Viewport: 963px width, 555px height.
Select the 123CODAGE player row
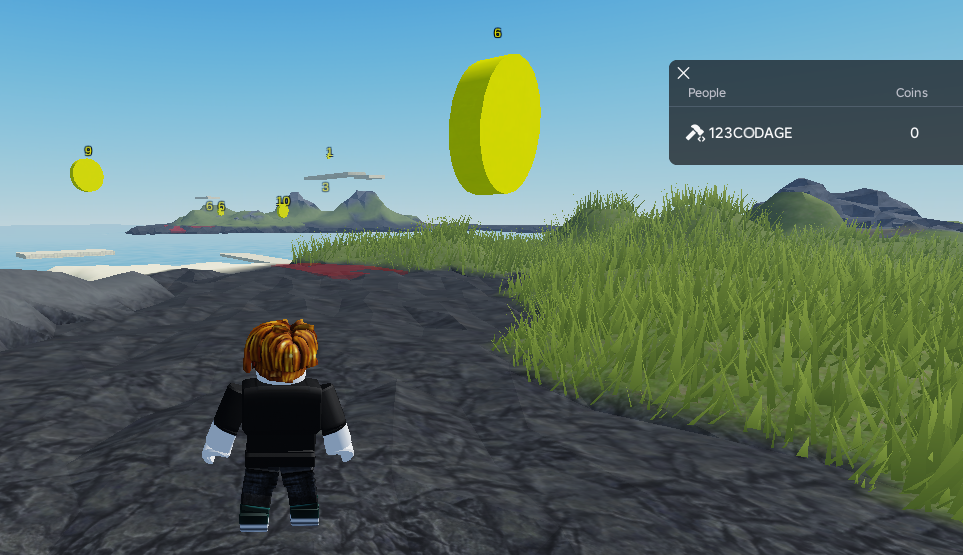pyautogui.click(x=800, y=133)
